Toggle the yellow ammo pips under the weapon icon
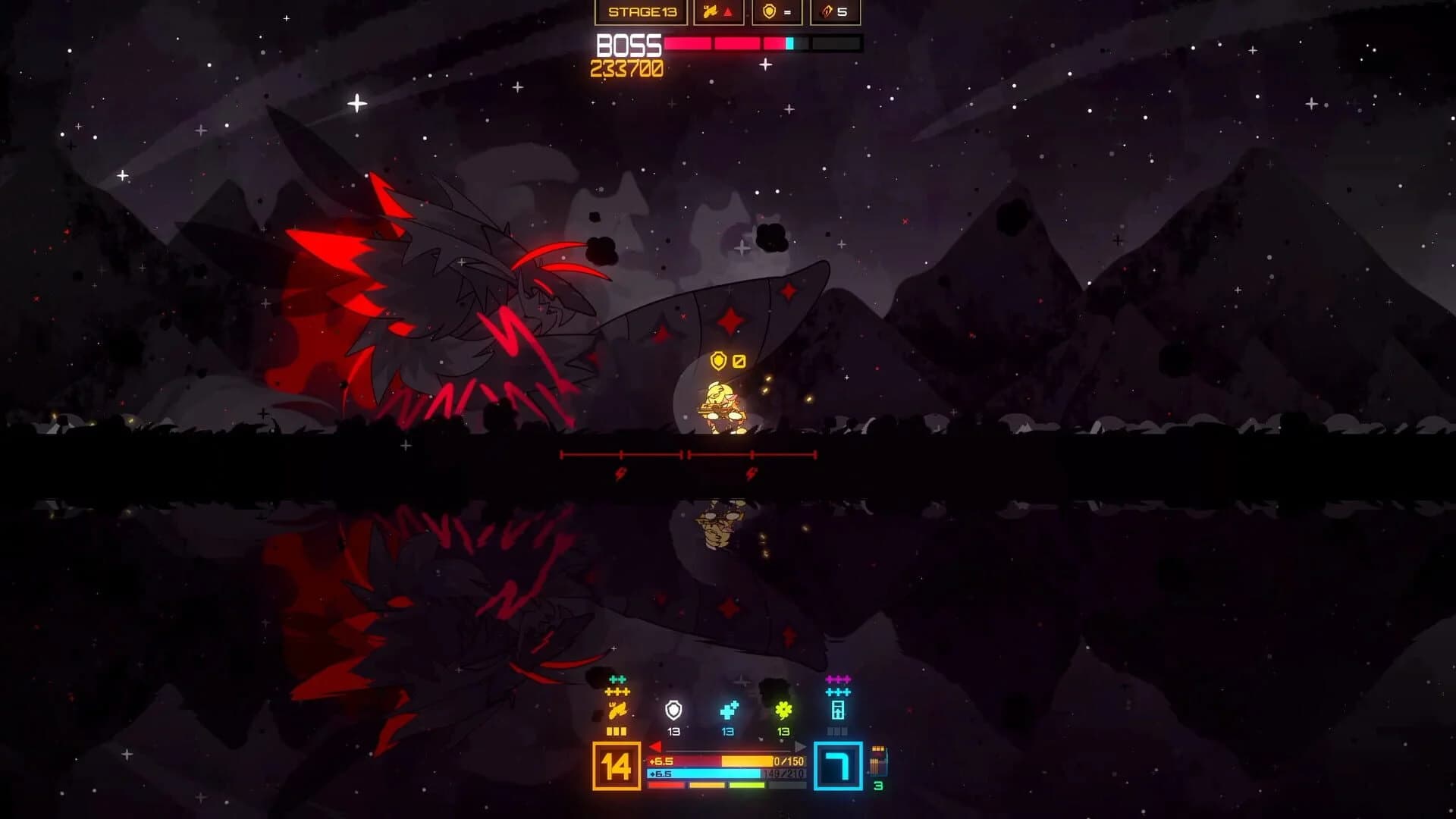The width and height of the screenshot is (1456, 819). coord(617,732)
